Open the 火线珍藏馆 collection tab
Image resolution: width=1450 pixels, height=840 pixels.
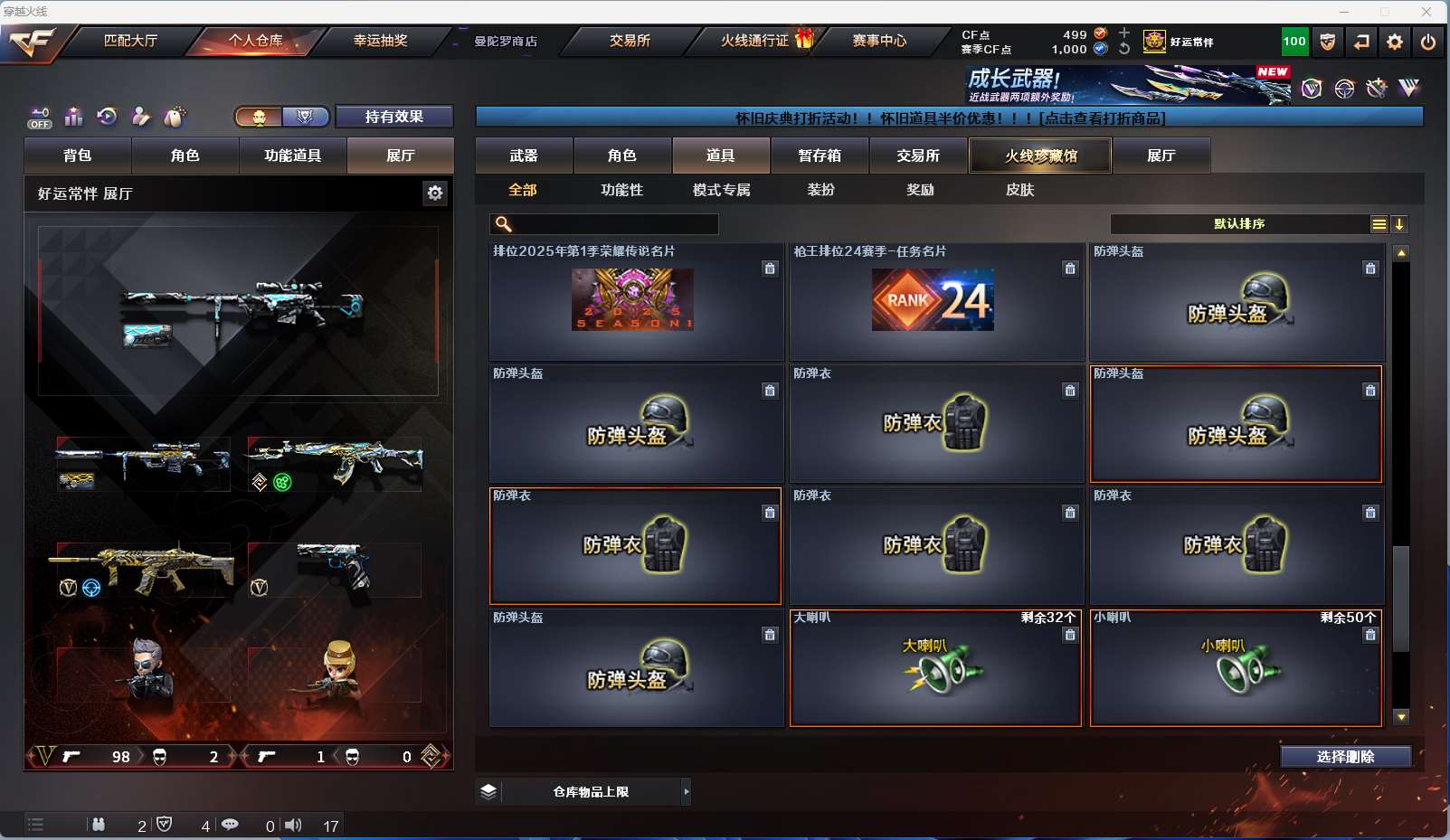1040,156
